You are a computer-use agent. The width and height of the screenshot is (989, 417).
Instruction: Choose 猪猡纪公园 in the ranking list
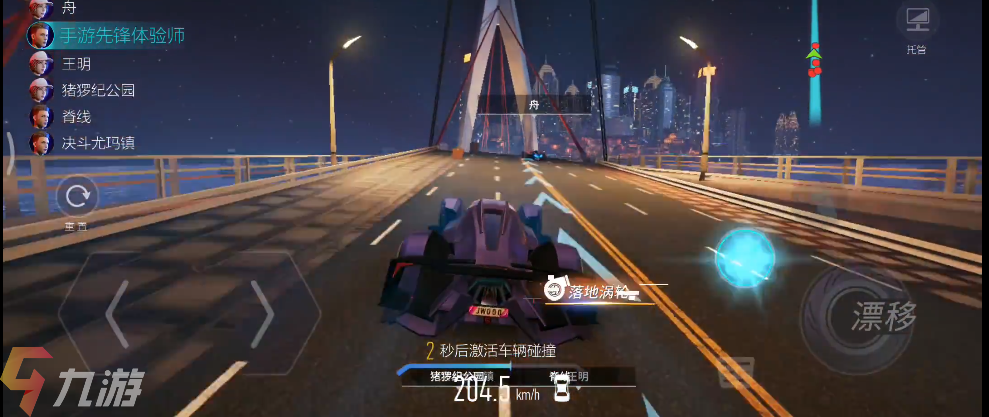[98, 90]
